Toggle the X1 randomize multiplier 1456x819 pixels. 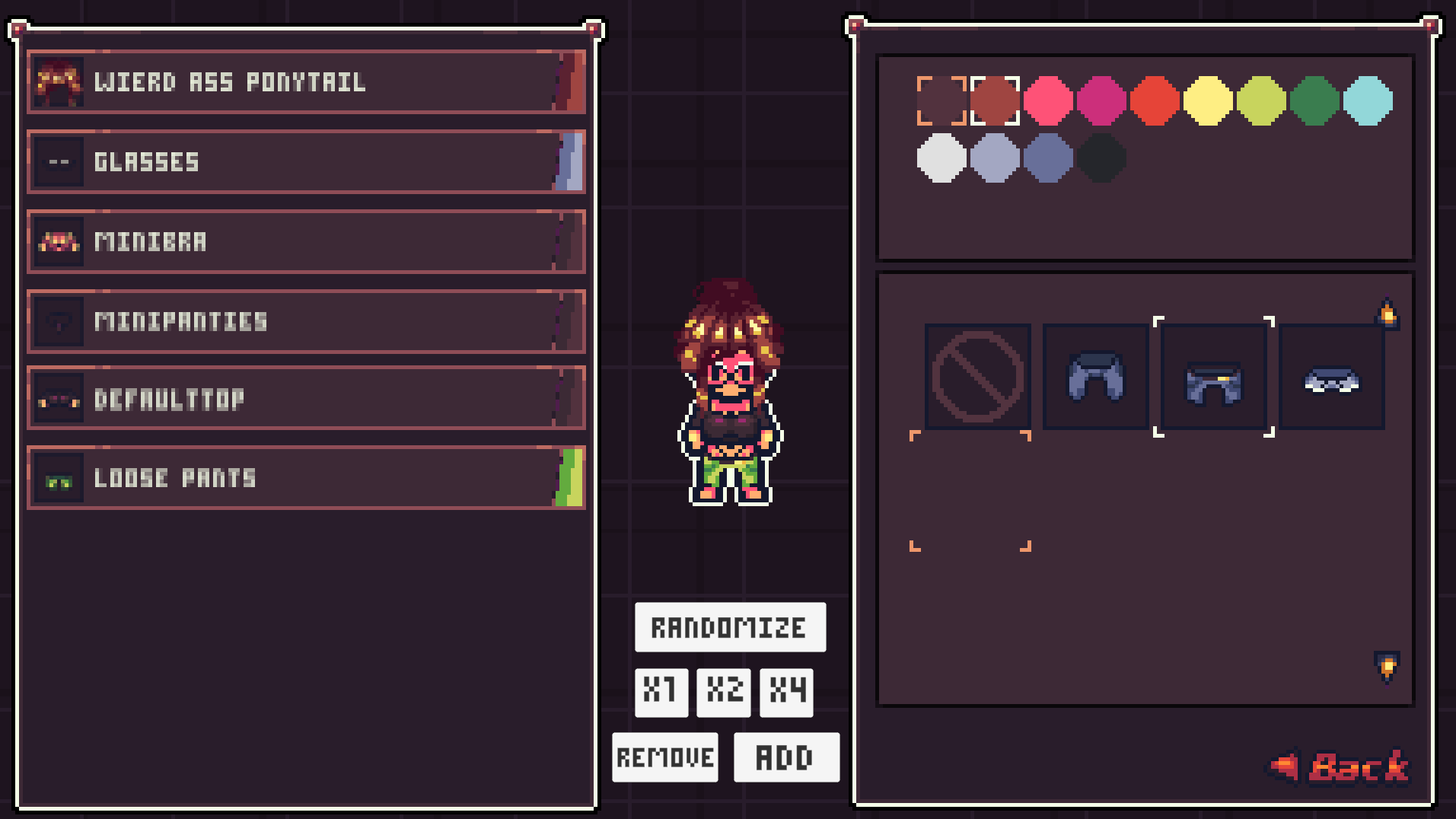click(661, 692)
